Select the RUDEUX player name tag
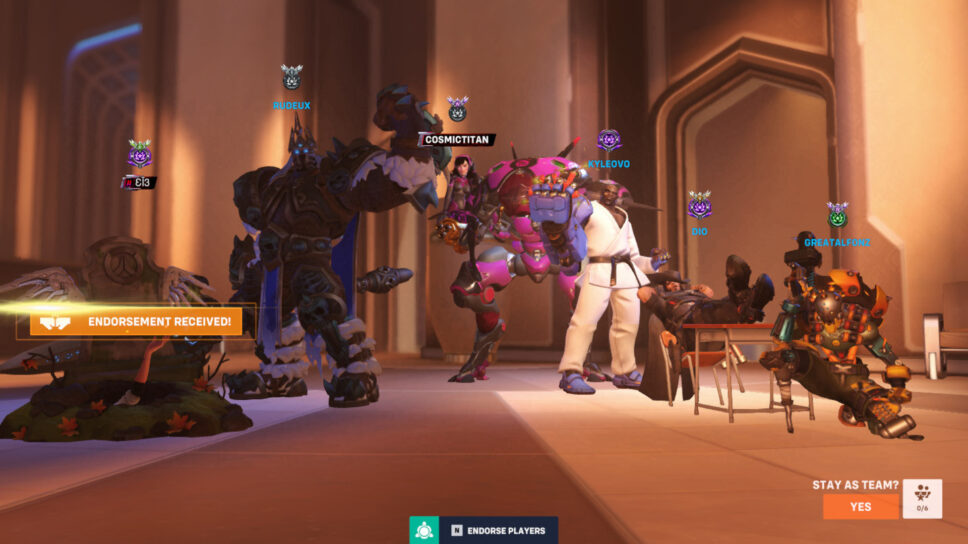The height and width of the screenshot is (544, 968). (291, 105)
